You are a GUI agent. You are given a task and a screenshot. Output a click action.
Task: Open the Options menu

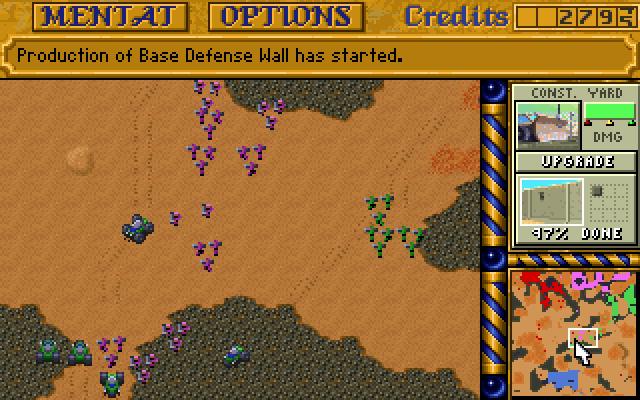(285, 16)
